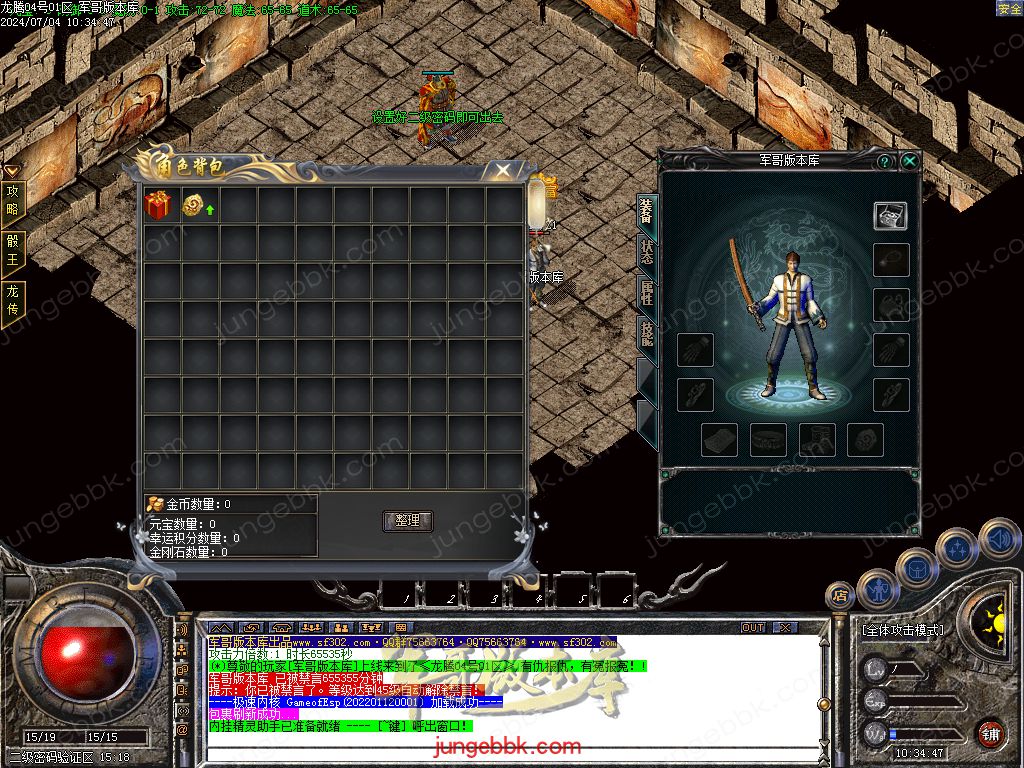
Task: Open the 店 shop round button
Action: point(840,596)
